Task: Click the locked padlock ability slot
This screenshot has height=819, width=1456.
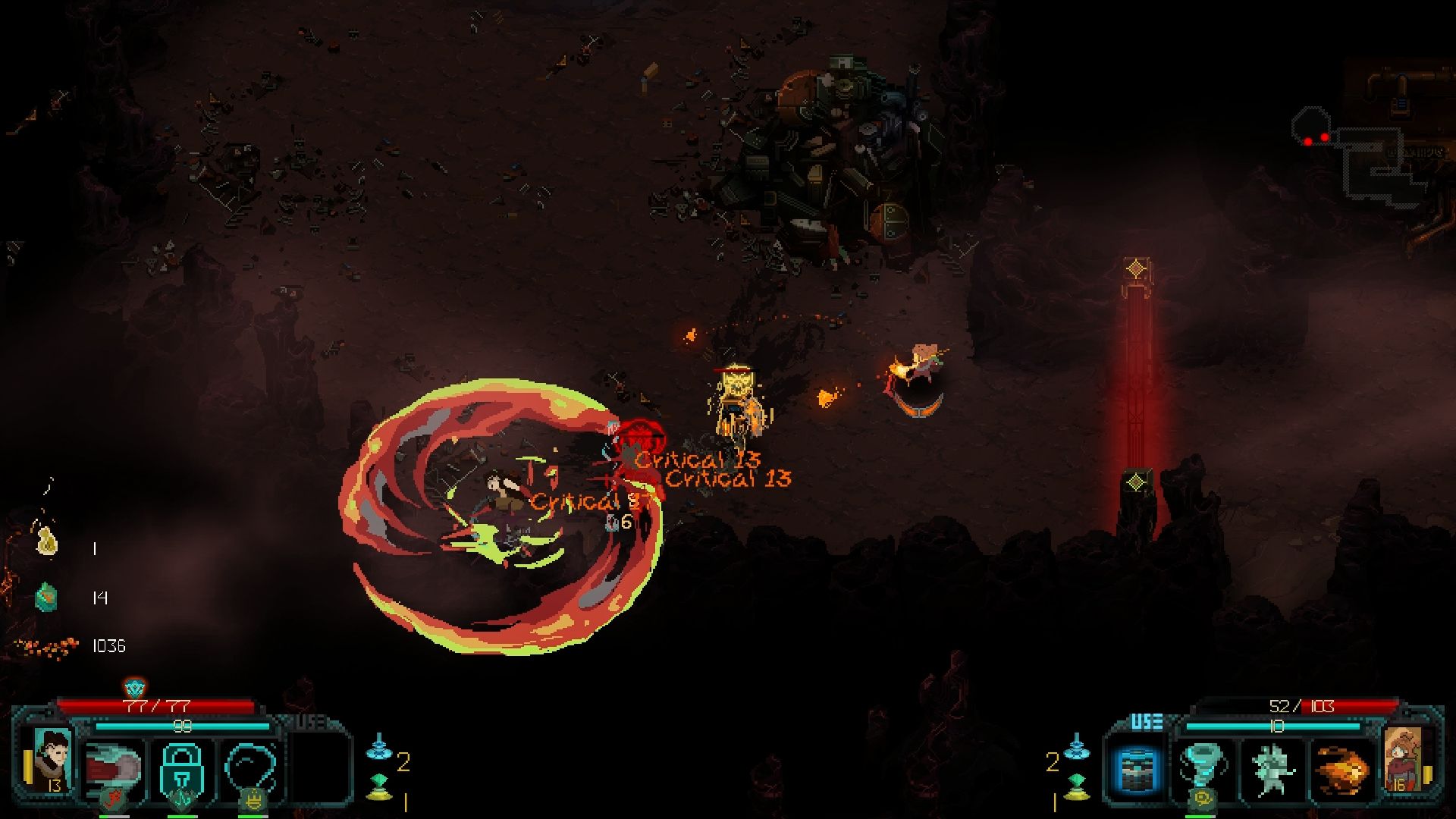Action: tap(182, 767)
